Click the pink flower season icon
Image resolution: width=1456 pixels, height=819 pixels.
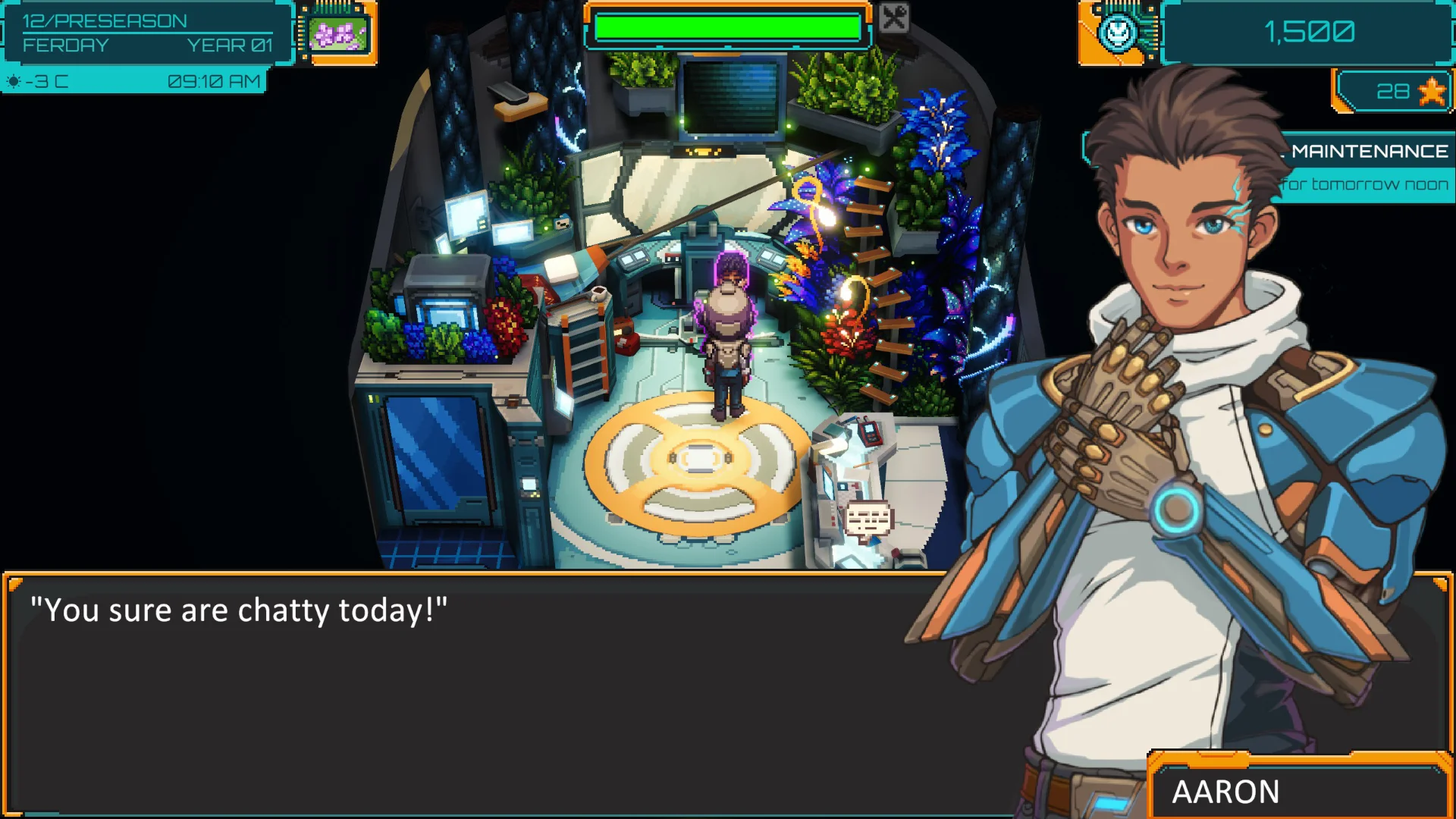pos(337,34)
